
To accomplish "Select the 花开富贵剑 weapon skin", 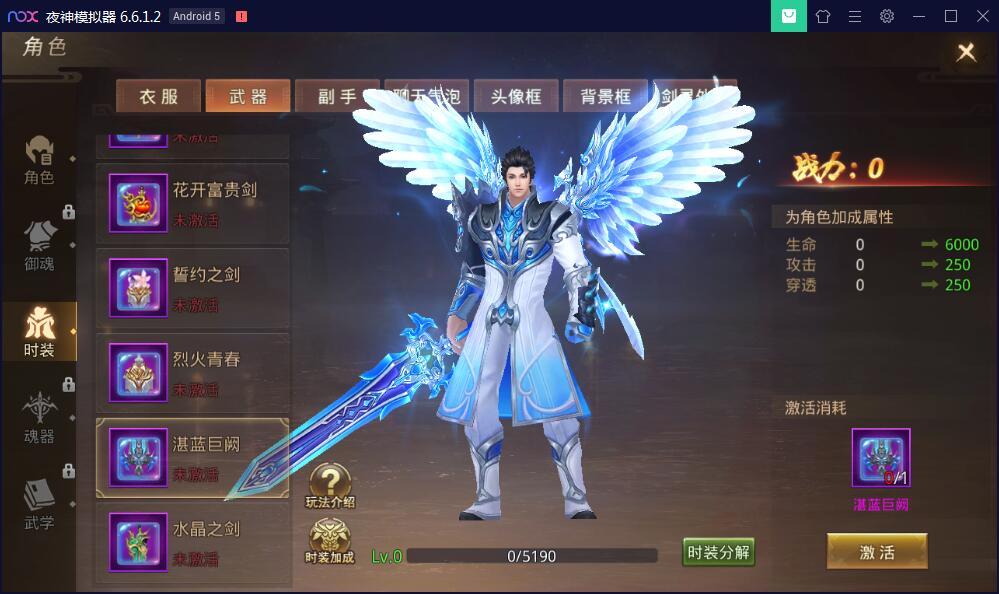I will click(x=192, y=204).
